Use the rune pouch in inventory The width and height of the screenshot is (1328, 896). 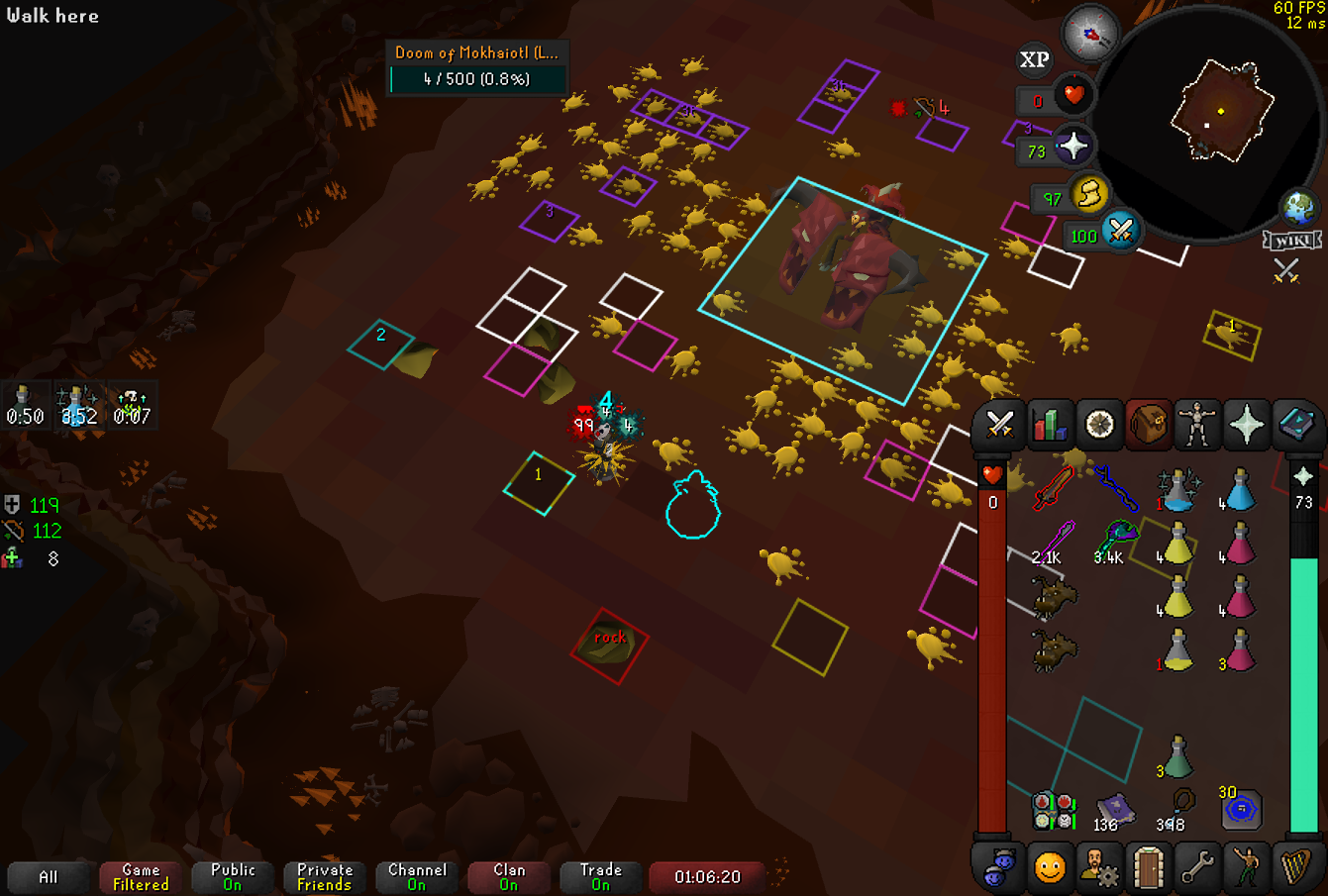(x=1055, y=810)
